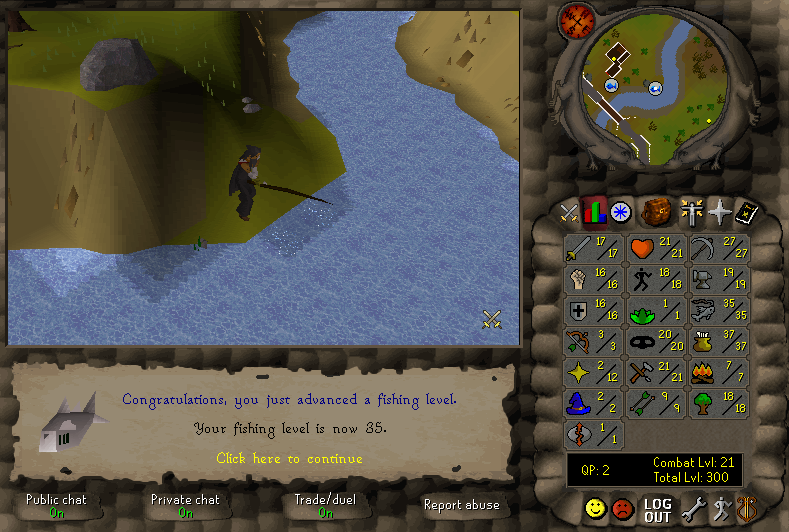Screen dimensions: 789x532
Task: Click the Report abuse button
Action: (x=461, y=505)
